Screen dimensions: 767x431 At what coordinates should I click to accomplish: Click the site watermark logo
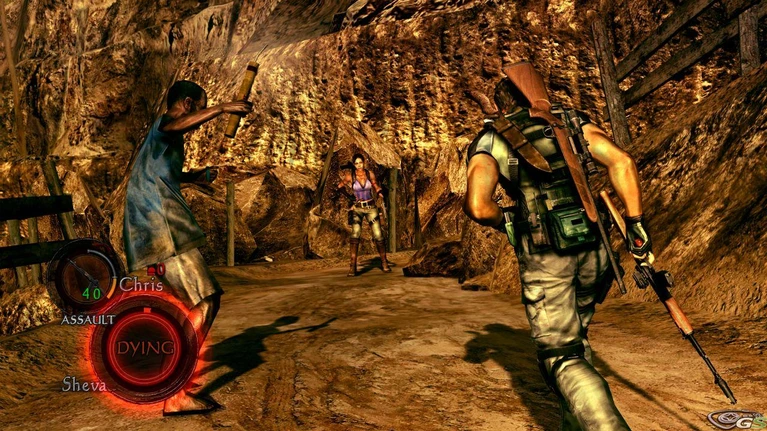click(x=733, y=419)
